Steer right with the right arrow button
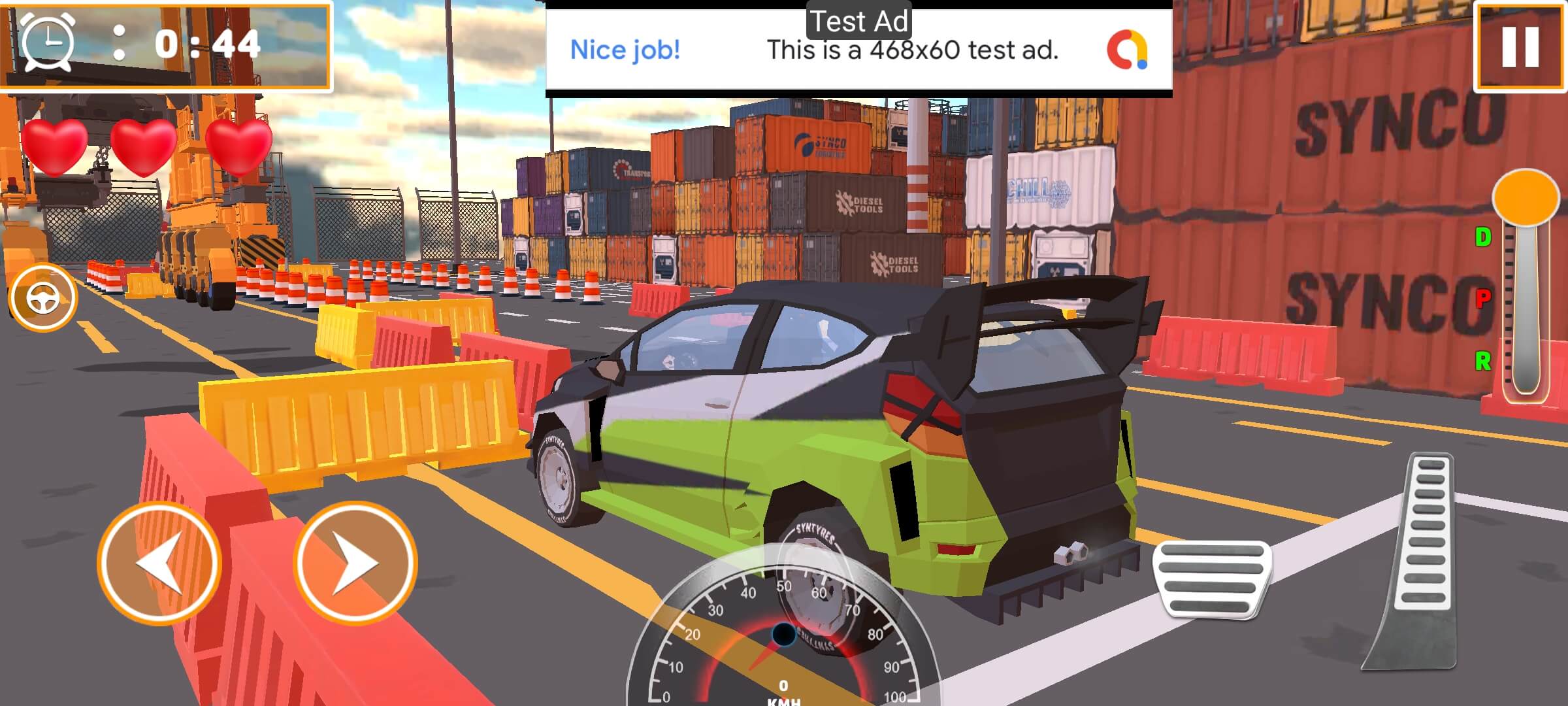 pos(355,563)
